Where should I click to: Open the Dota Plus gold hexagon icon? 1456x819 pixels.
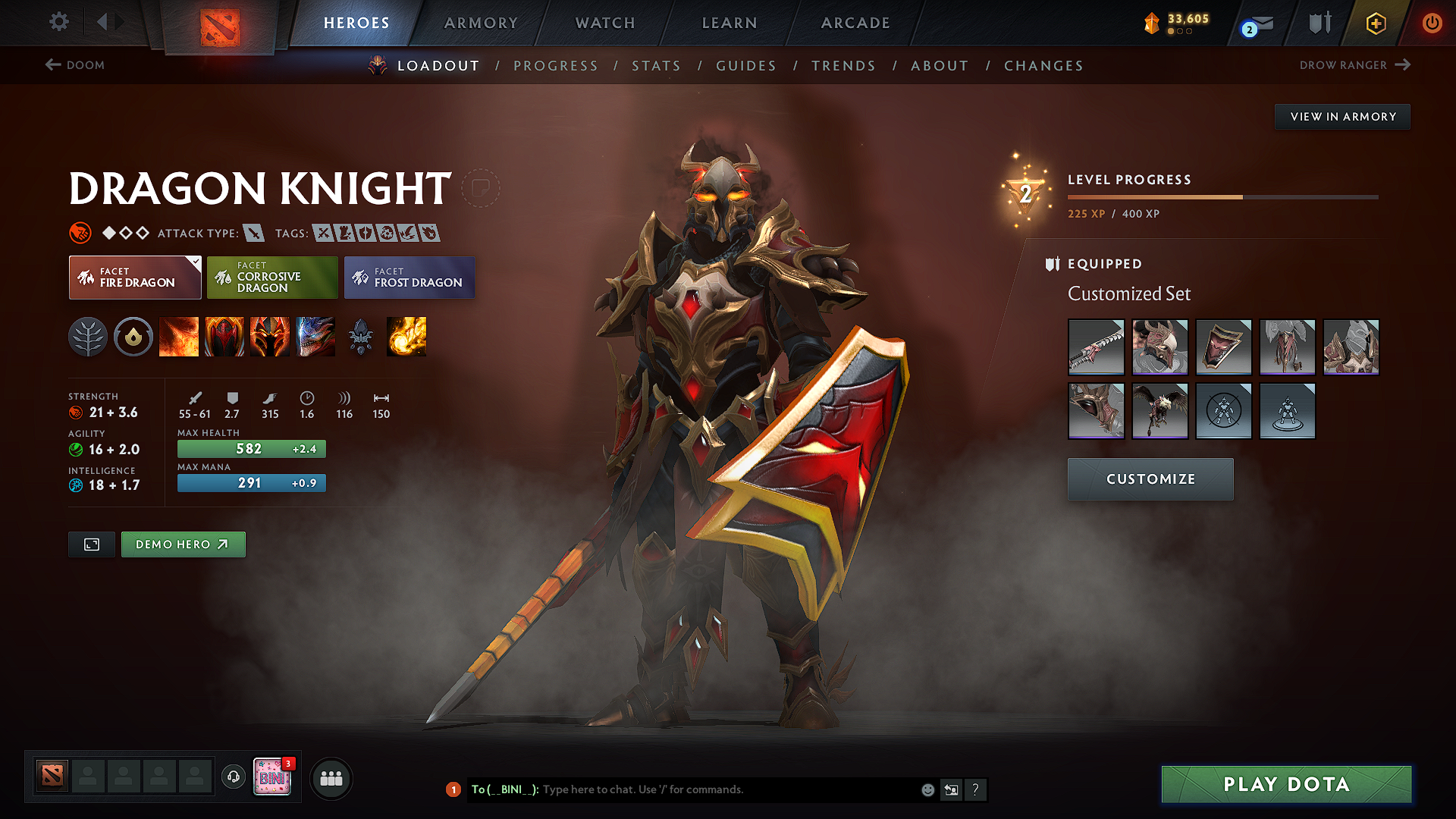tap(1375, 23)
